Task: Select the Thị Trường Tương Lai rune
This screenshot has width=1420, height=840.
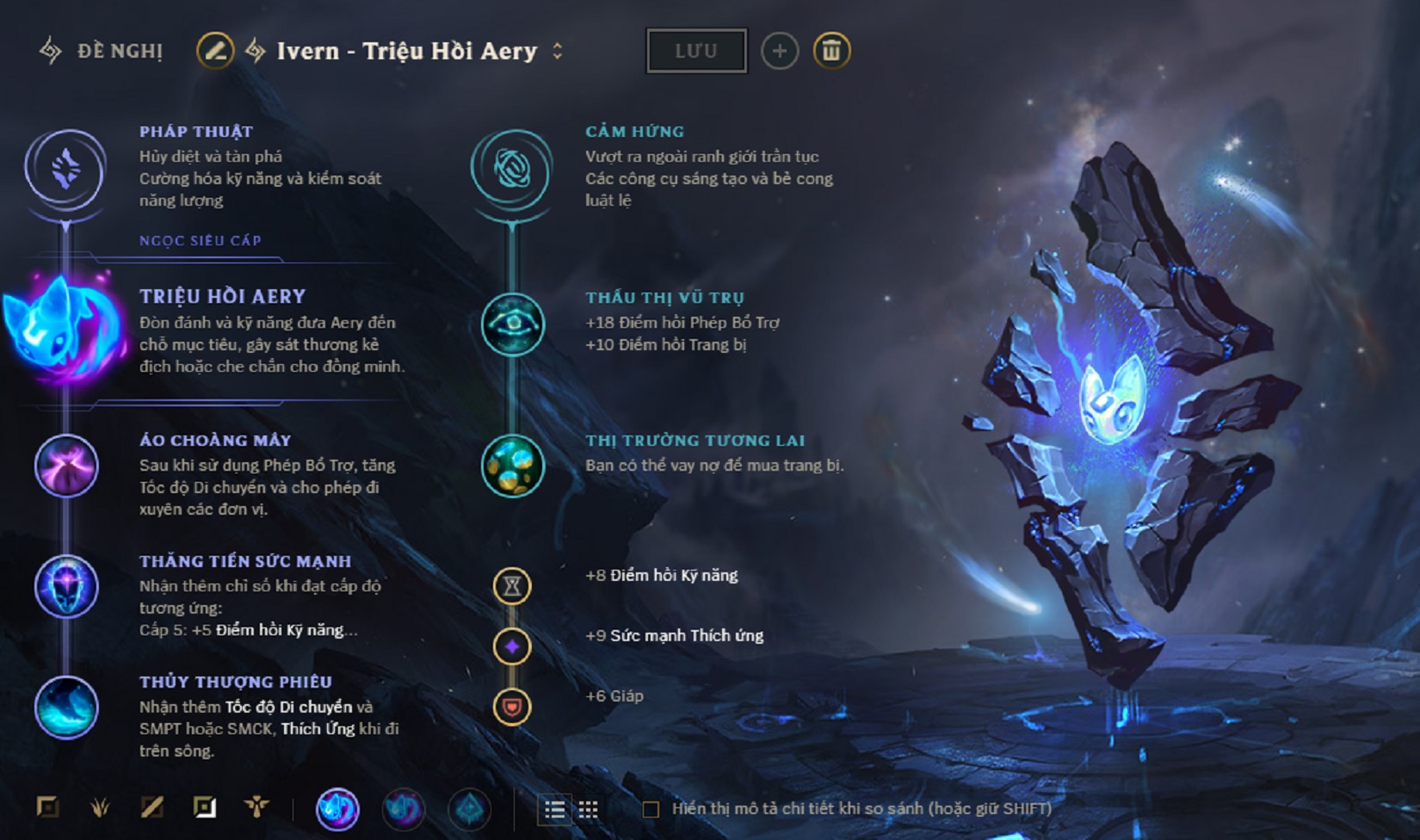Action: point(514,465)
